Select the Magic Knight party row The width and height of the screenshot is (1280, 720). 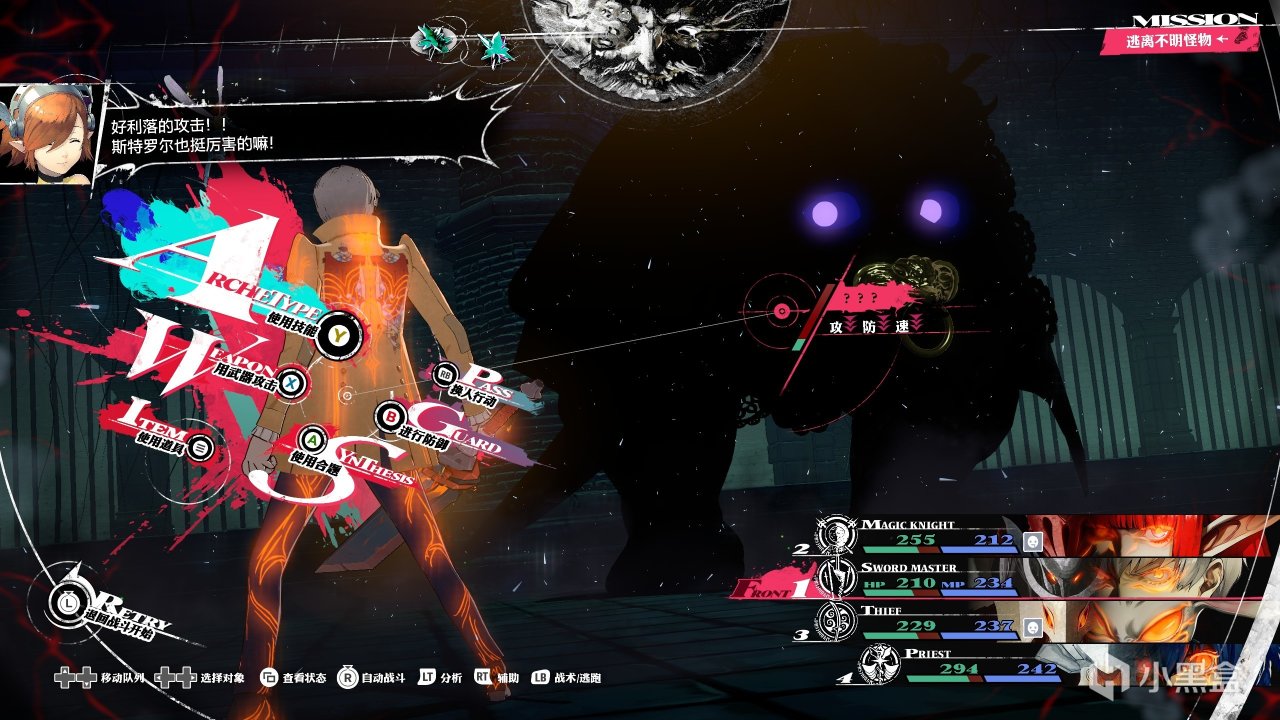pos(1000,536)
